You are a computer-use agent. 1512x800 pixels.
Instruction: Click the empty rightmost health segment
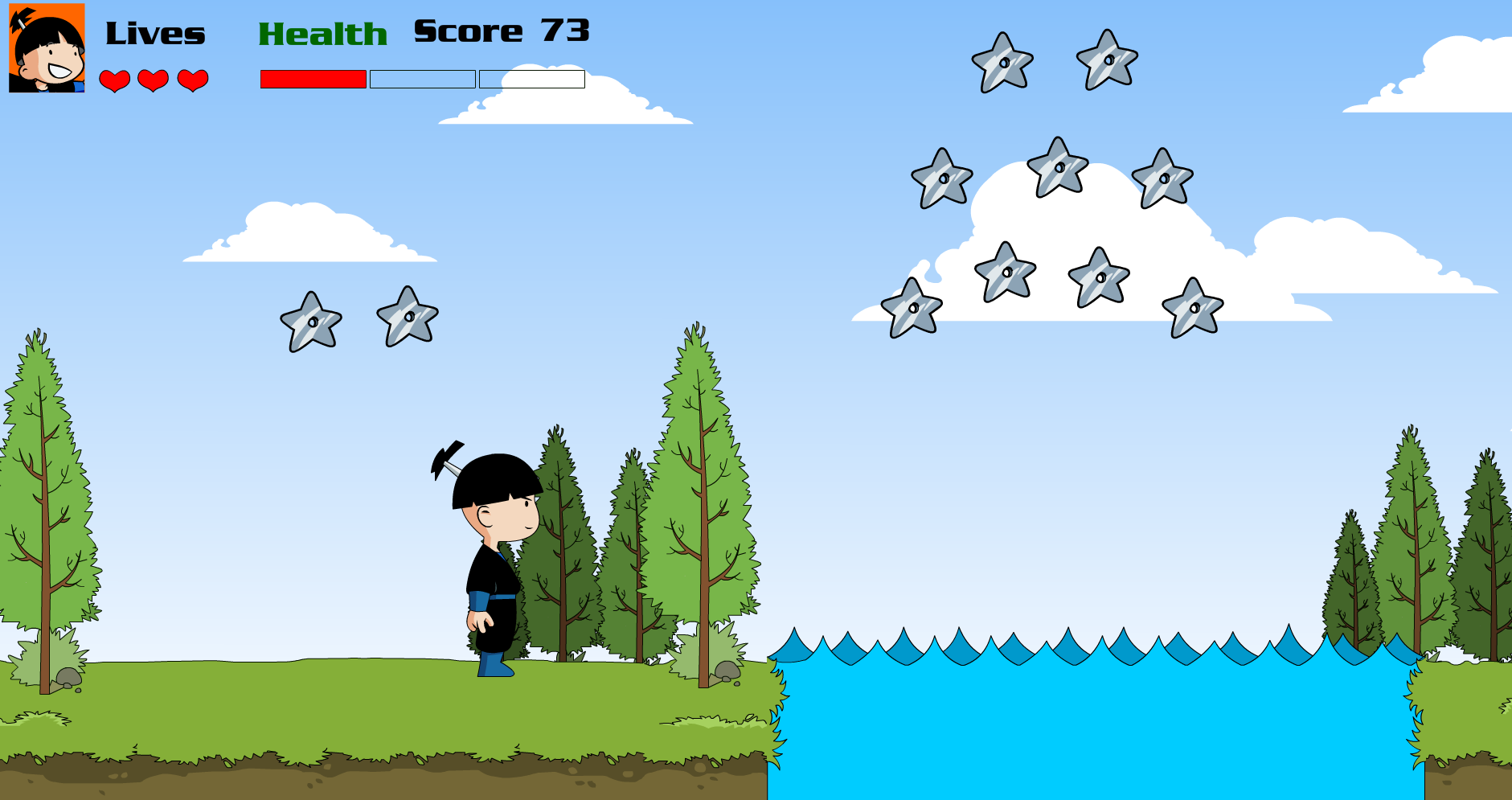pos(531,80)
